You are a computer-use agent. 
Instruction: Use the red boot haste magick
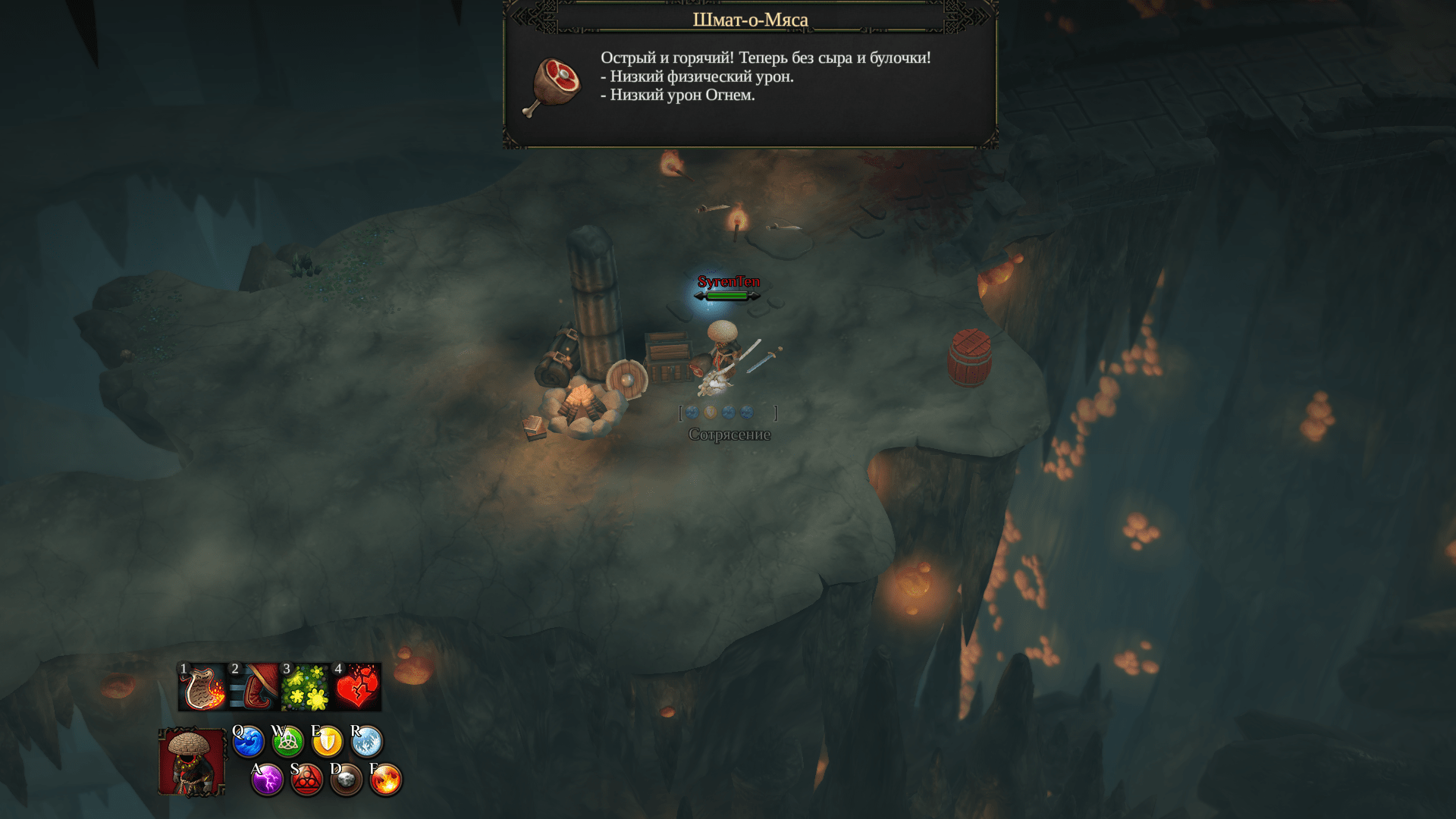pos(255,687)
